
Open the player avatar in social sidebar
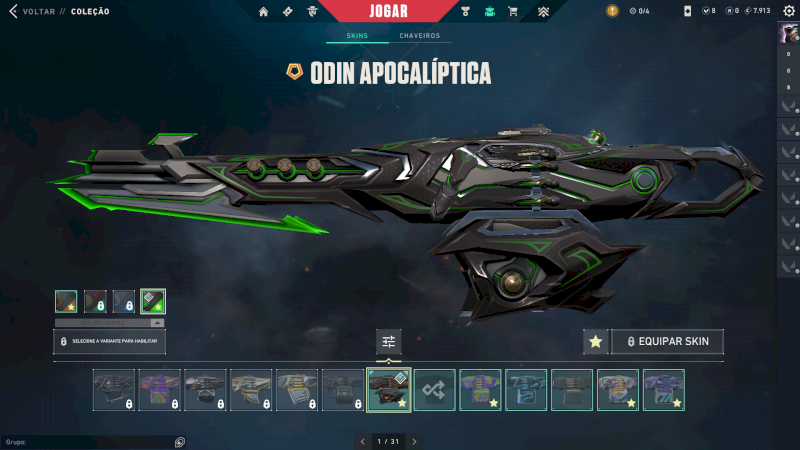pos(788,33)
